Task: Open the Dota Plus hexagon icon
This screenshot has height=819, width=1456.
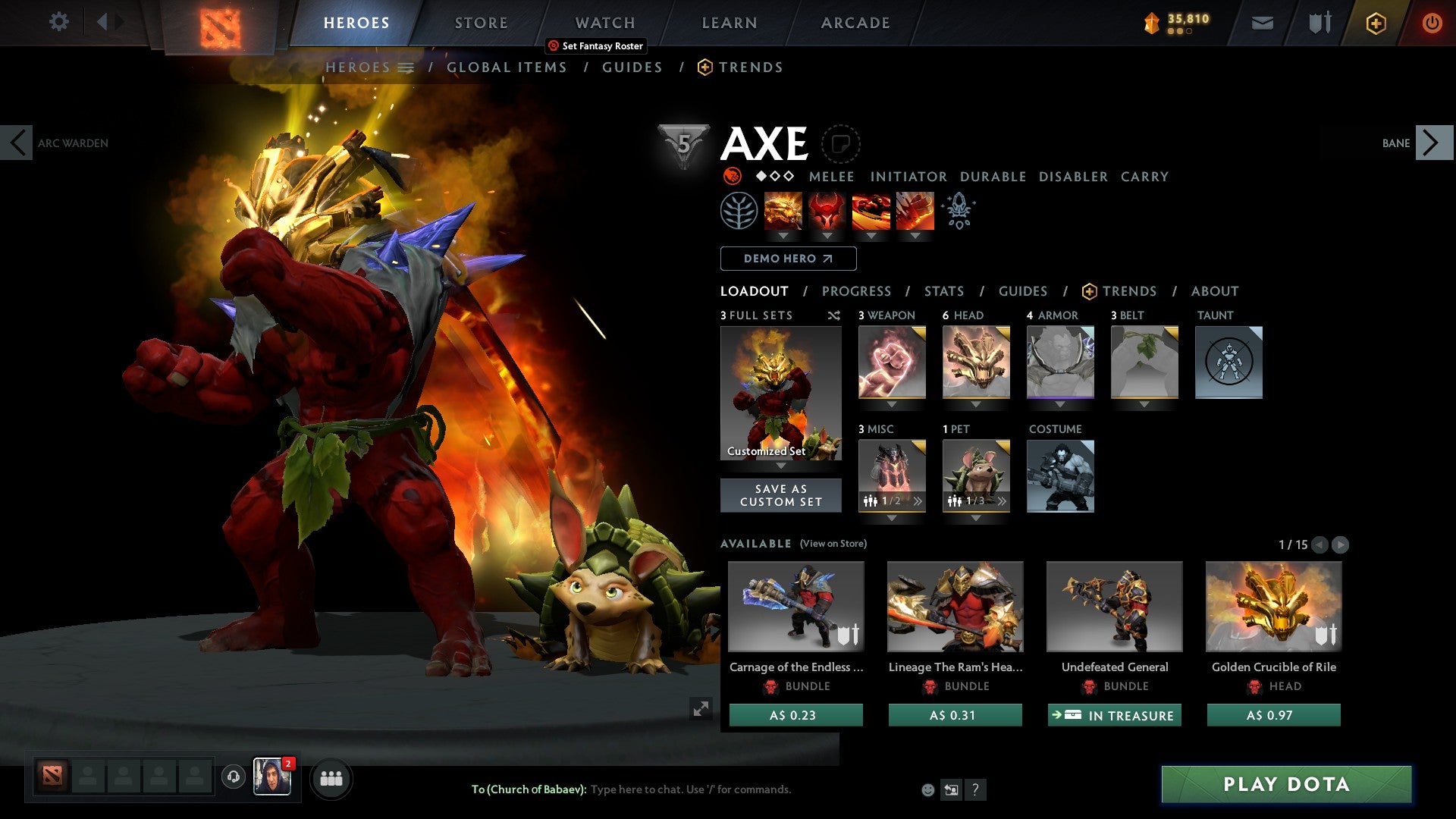Action: pos(1375,23)
